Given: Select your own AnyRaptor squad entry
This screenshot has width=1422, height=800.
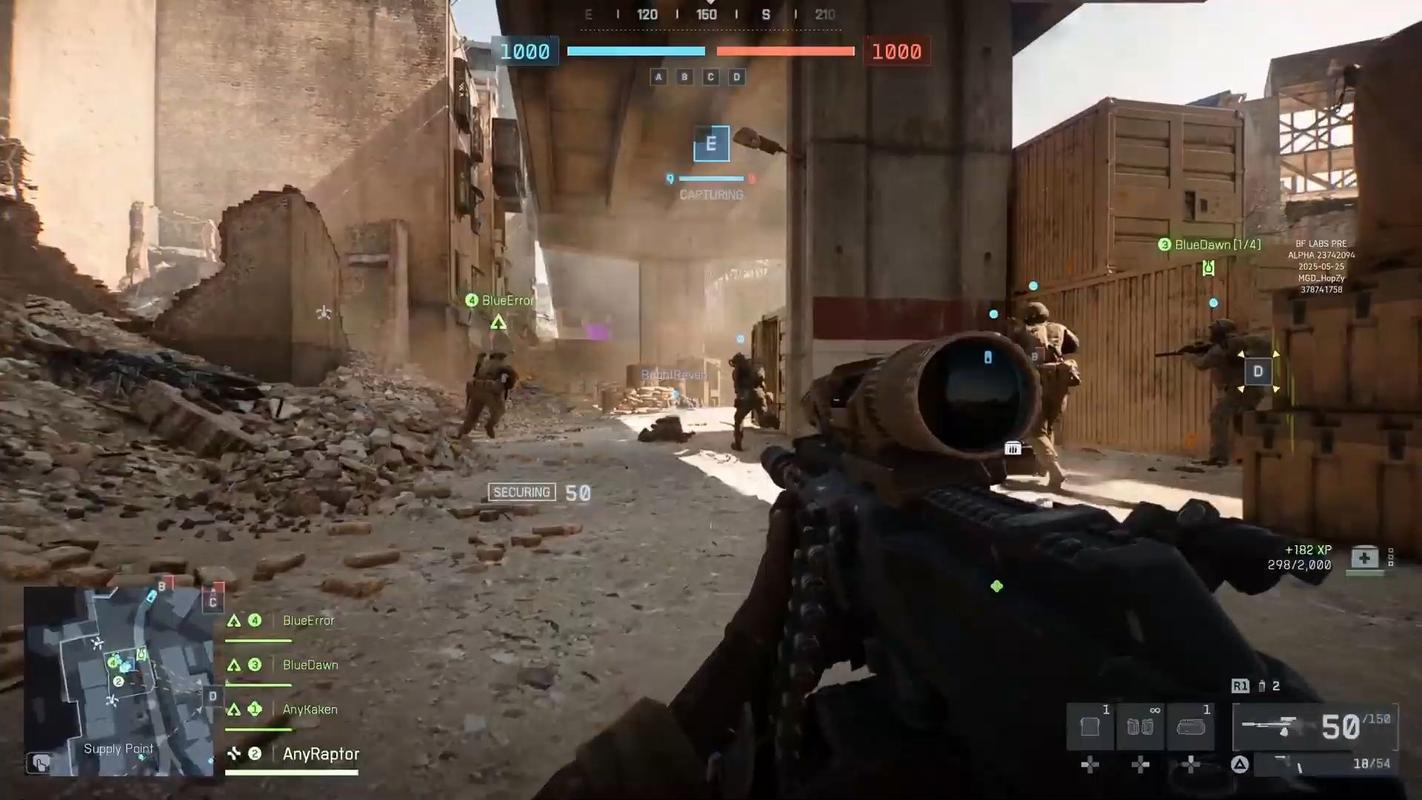Looking at the screenshot, I should tap(320, 754).
